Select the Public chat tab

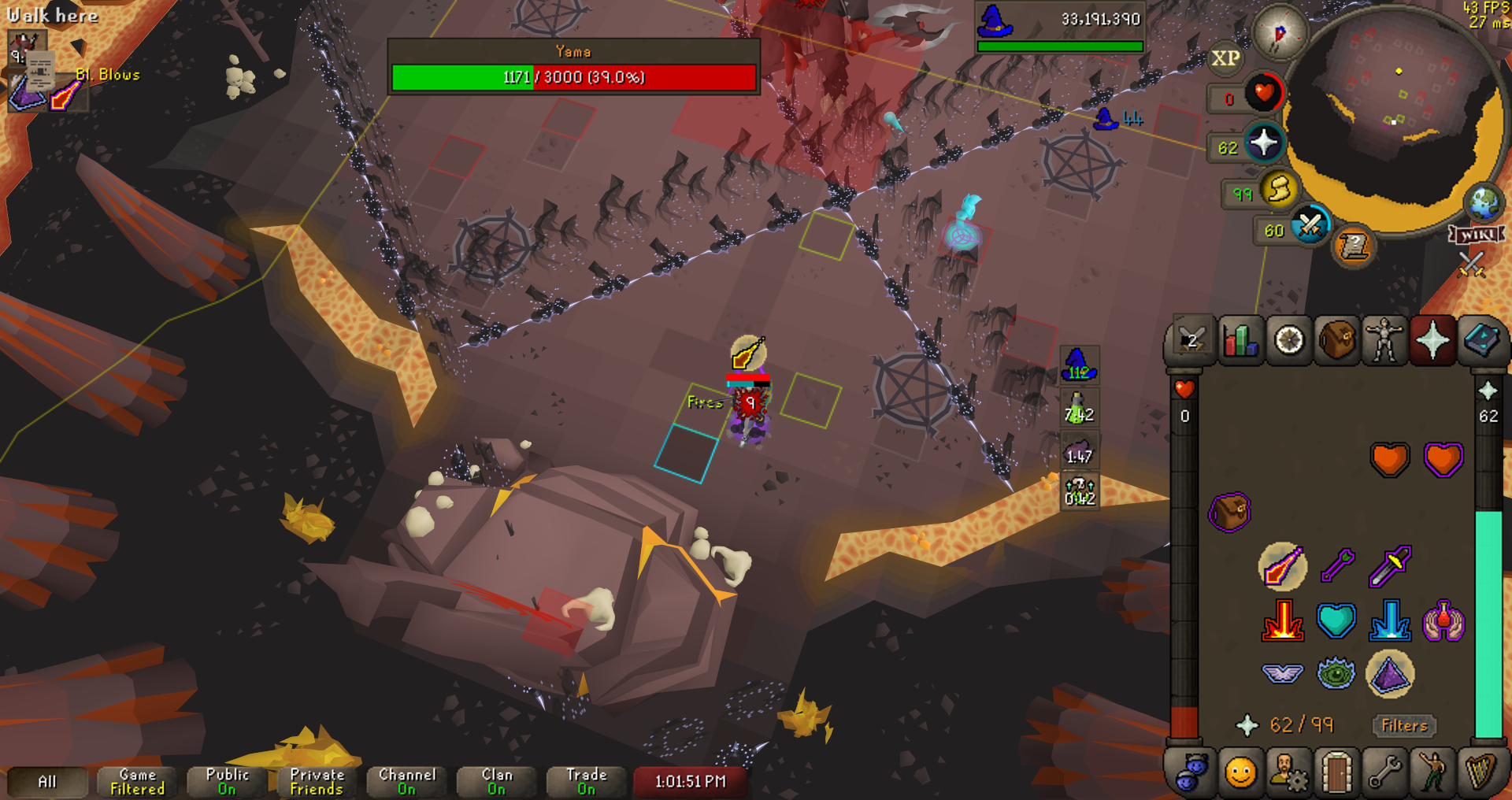(x=227, y=781)
